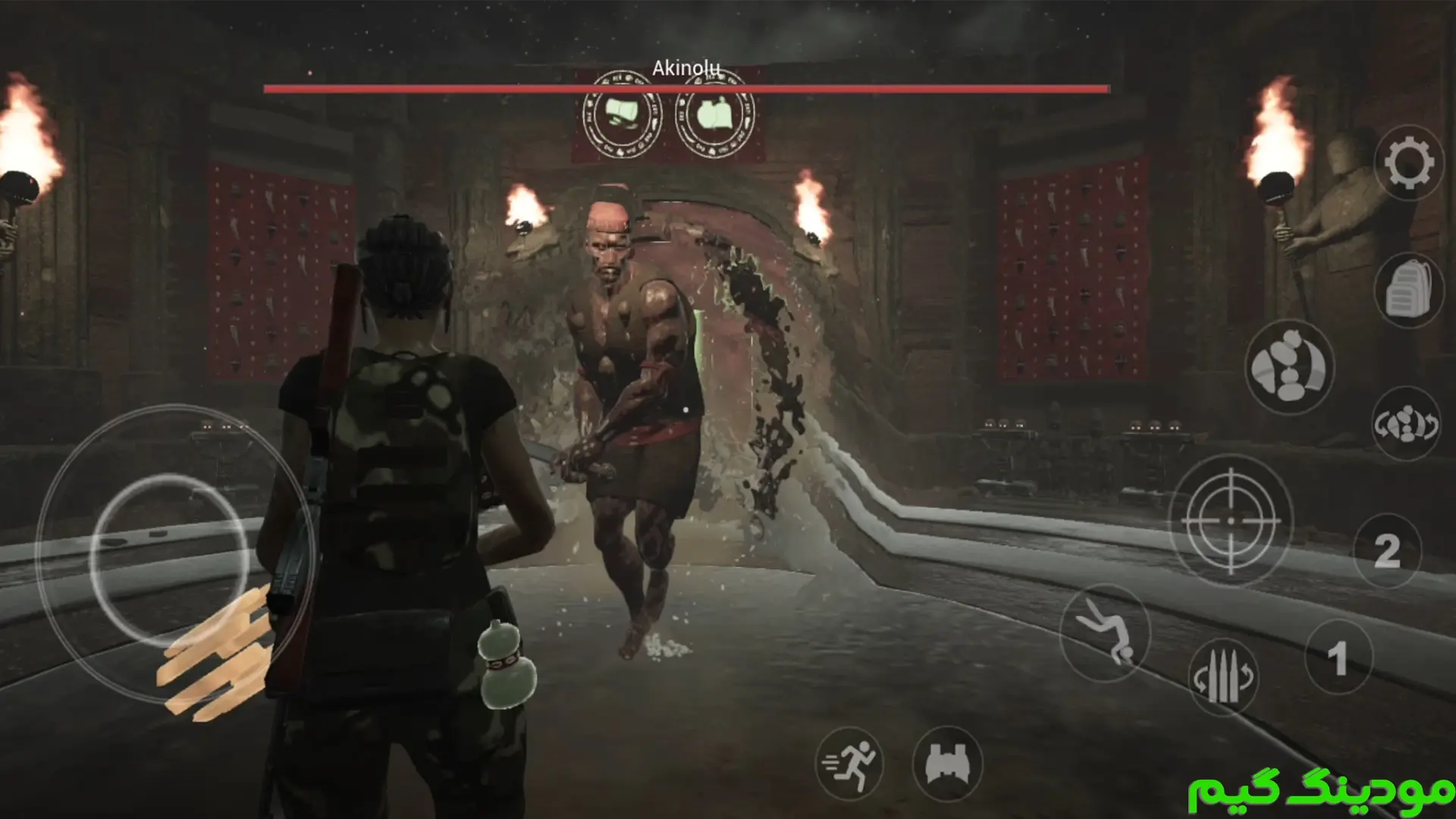1456x819 pixels.
Task: Reload using the bullets button
Action: tap(1222, 677)
